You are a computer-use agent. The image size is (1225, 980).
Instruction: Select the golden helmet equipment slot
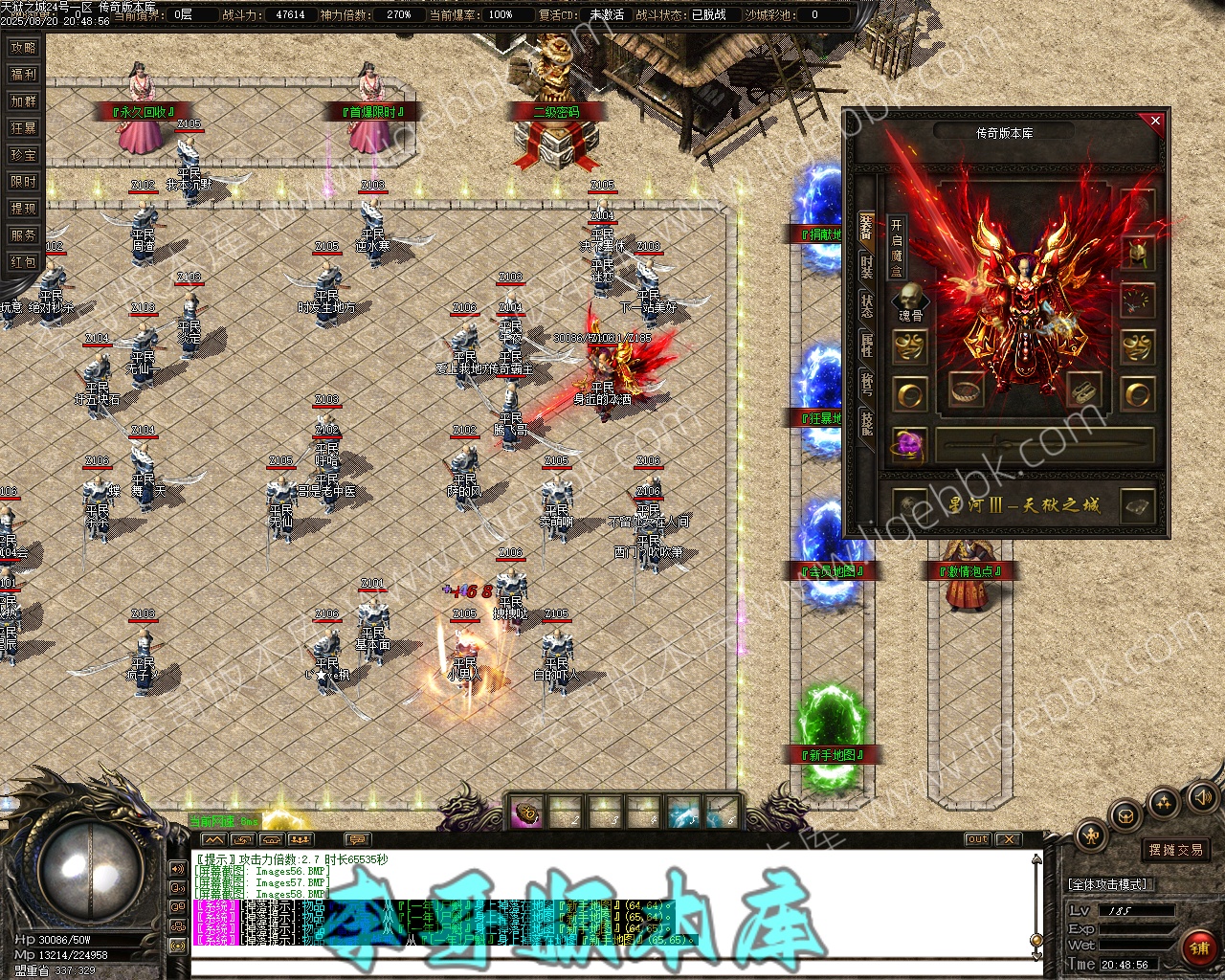[1137, 253]
